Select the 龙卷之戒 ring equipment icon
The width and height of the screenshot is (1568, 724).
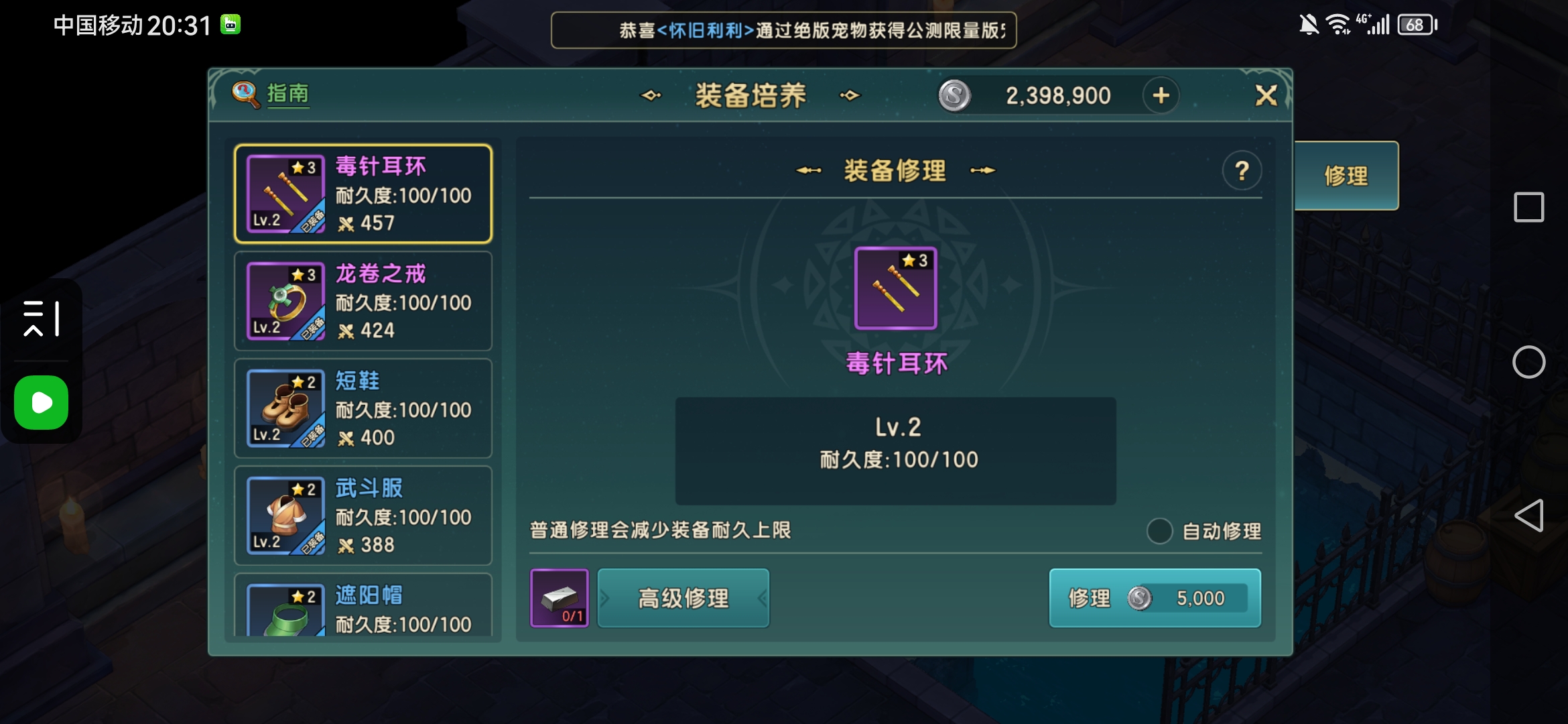click(284, 300)
